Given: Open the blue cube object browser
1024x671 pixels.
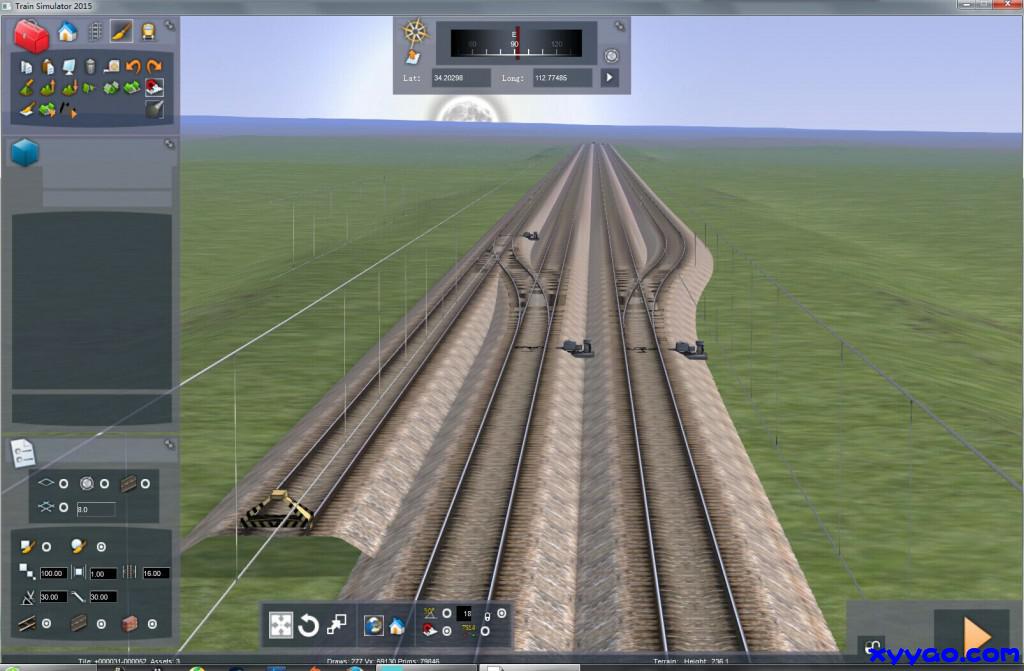Looking at the screenshot, I should [25, 153].
